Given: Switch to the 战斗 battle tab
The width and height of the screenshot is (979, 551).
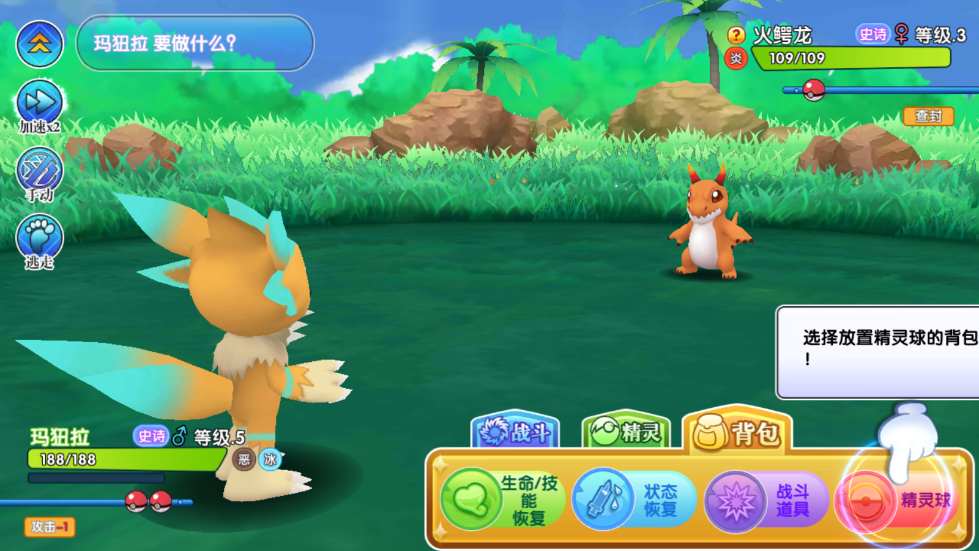Looking at the screenshot, I should tap(516, 432).
